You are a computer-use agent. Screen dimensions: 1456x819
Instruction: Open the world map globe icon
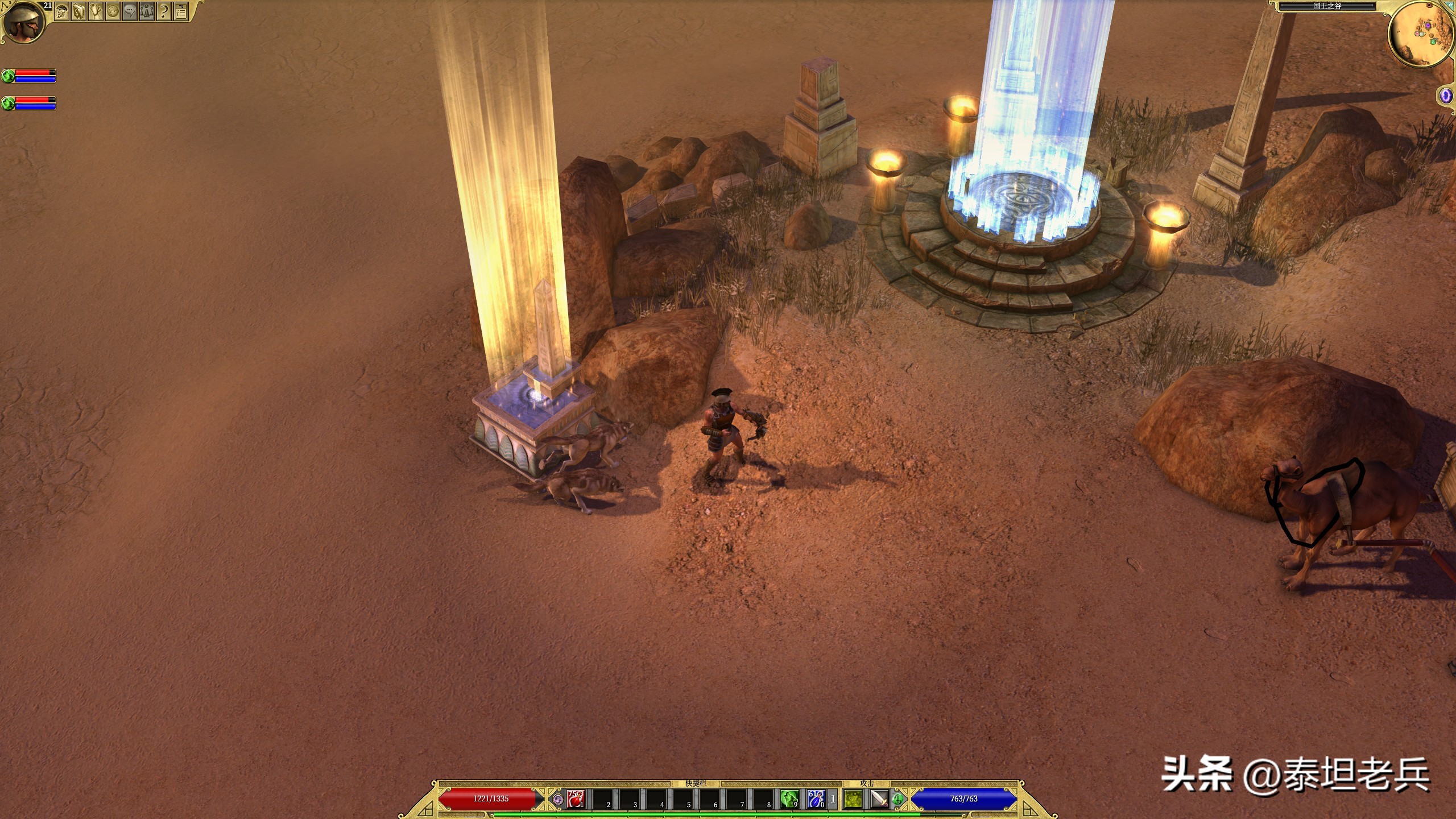coord(113,11)
